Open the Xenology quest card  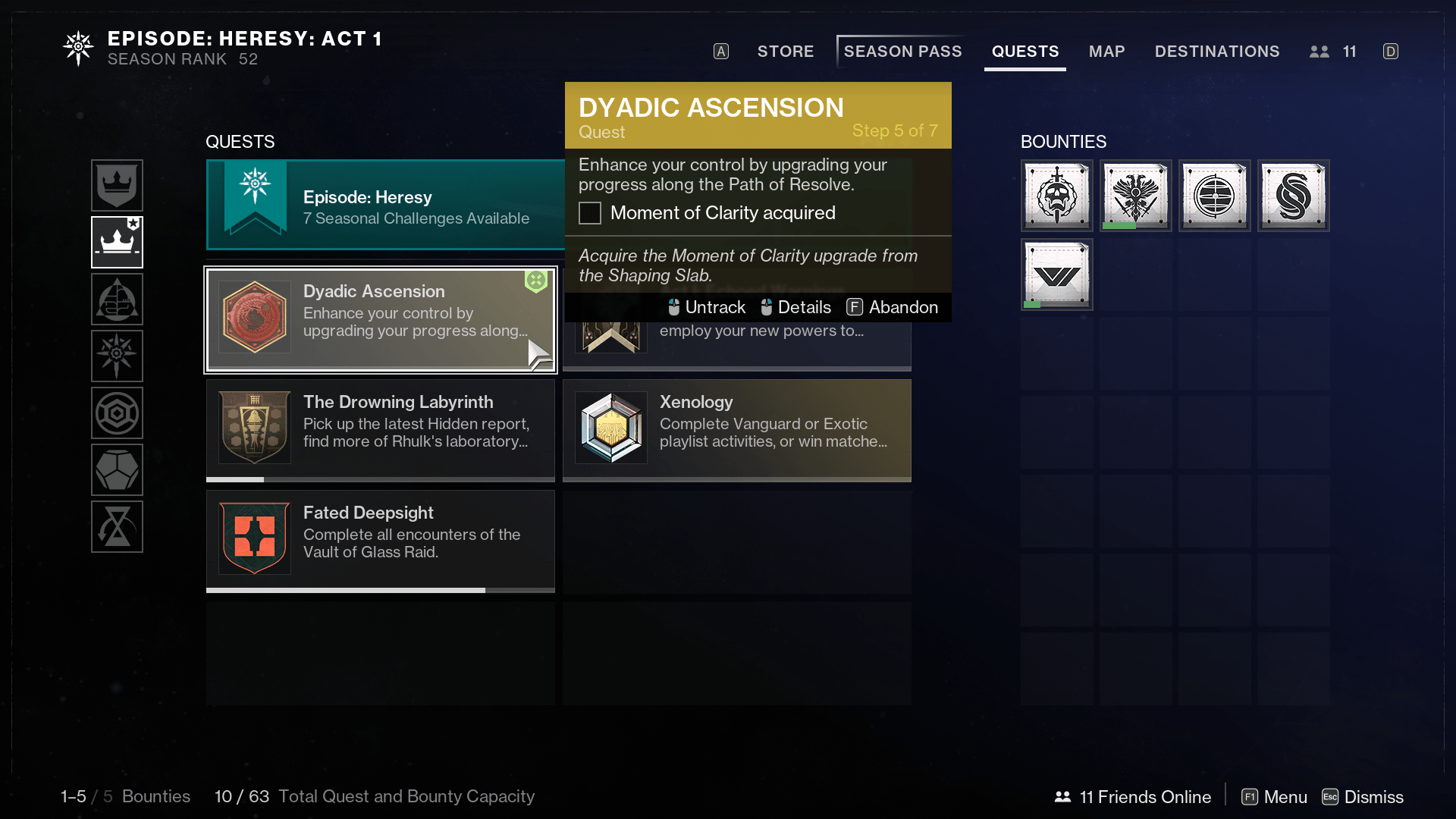click(736, 429)
